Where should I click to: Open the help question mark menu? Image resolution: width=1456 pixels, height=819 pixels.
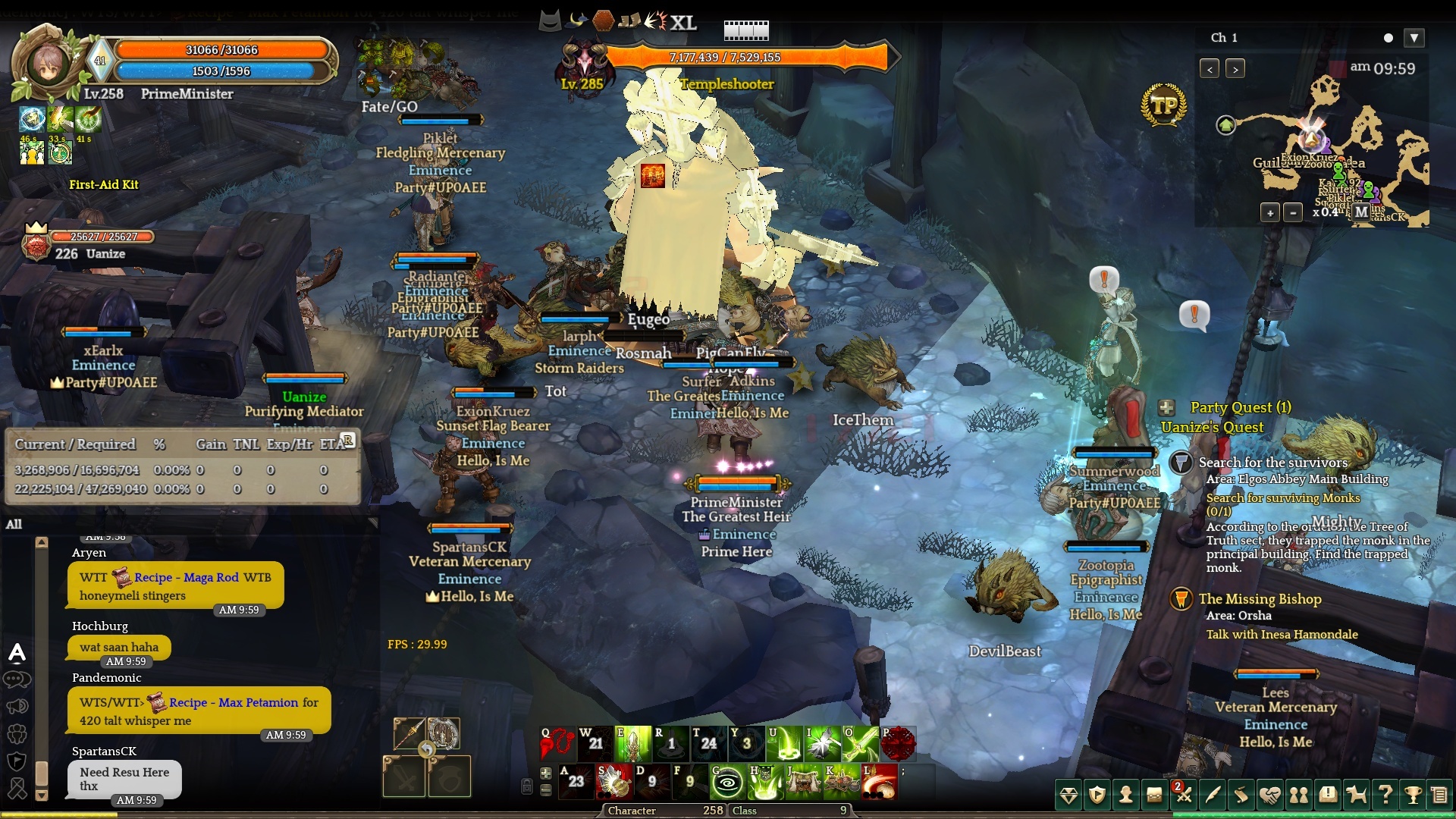1385,795
